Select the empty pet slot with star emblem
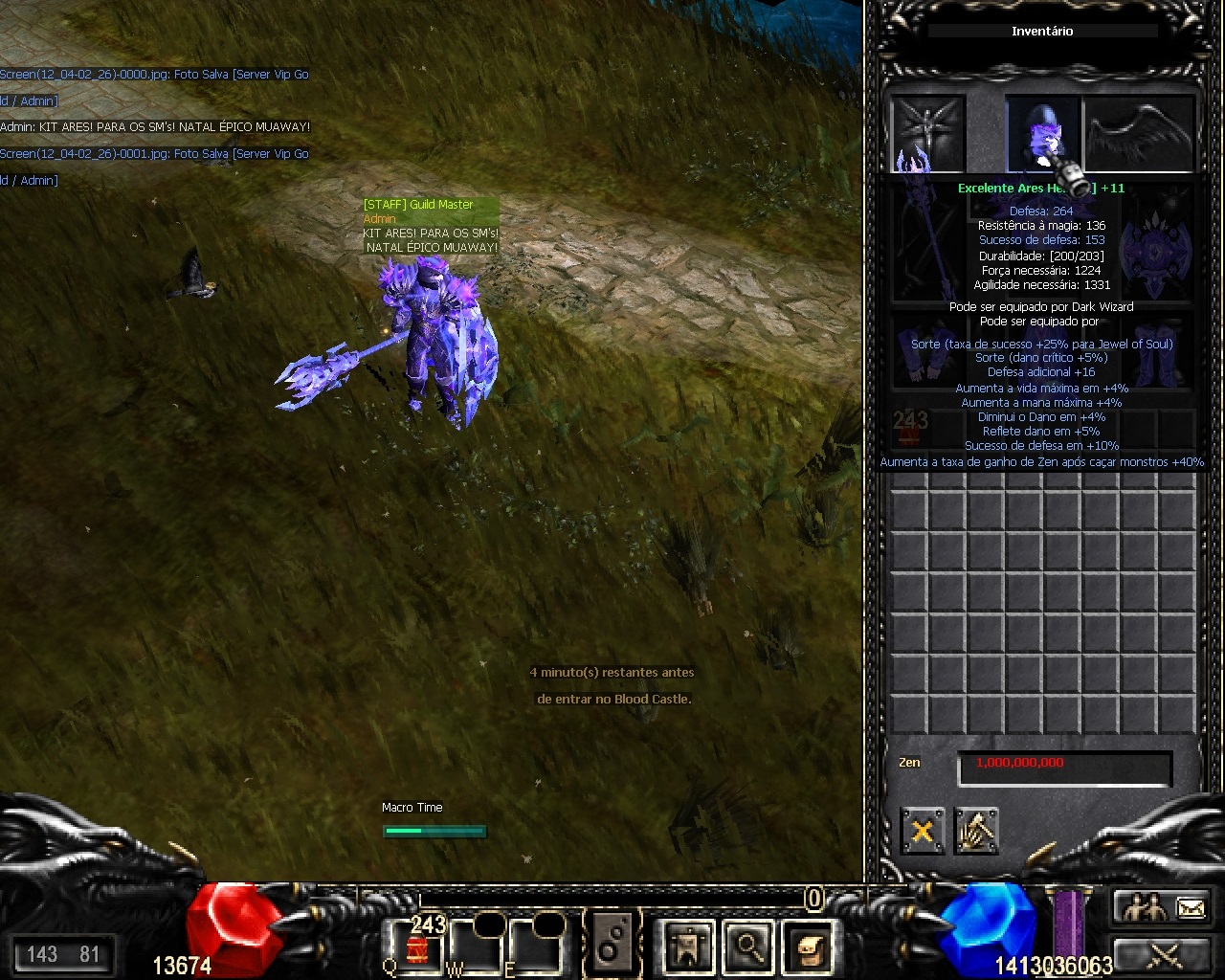1225x980 pixels. coord(927,133)
